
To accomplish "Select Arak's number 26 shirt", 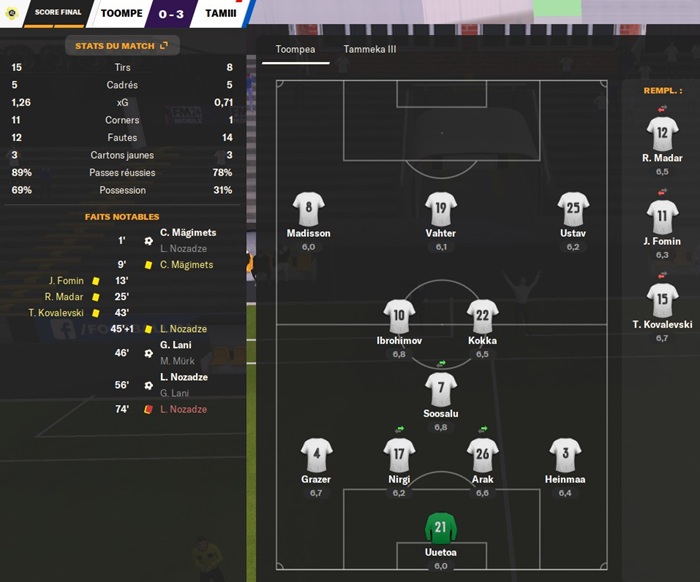I will (482, 455).
